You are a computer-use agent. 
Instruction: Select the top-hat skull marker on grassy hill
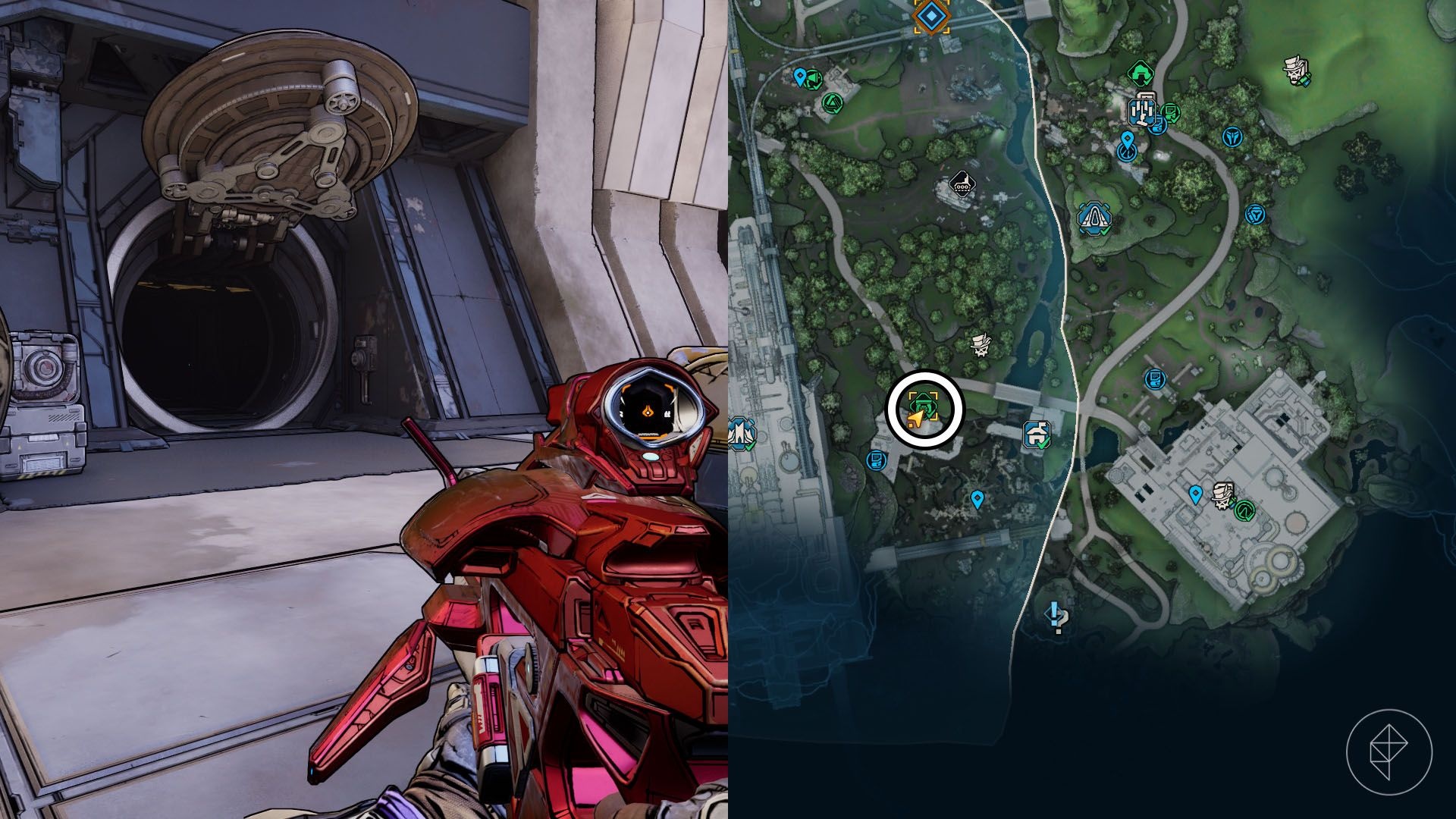1296,71
